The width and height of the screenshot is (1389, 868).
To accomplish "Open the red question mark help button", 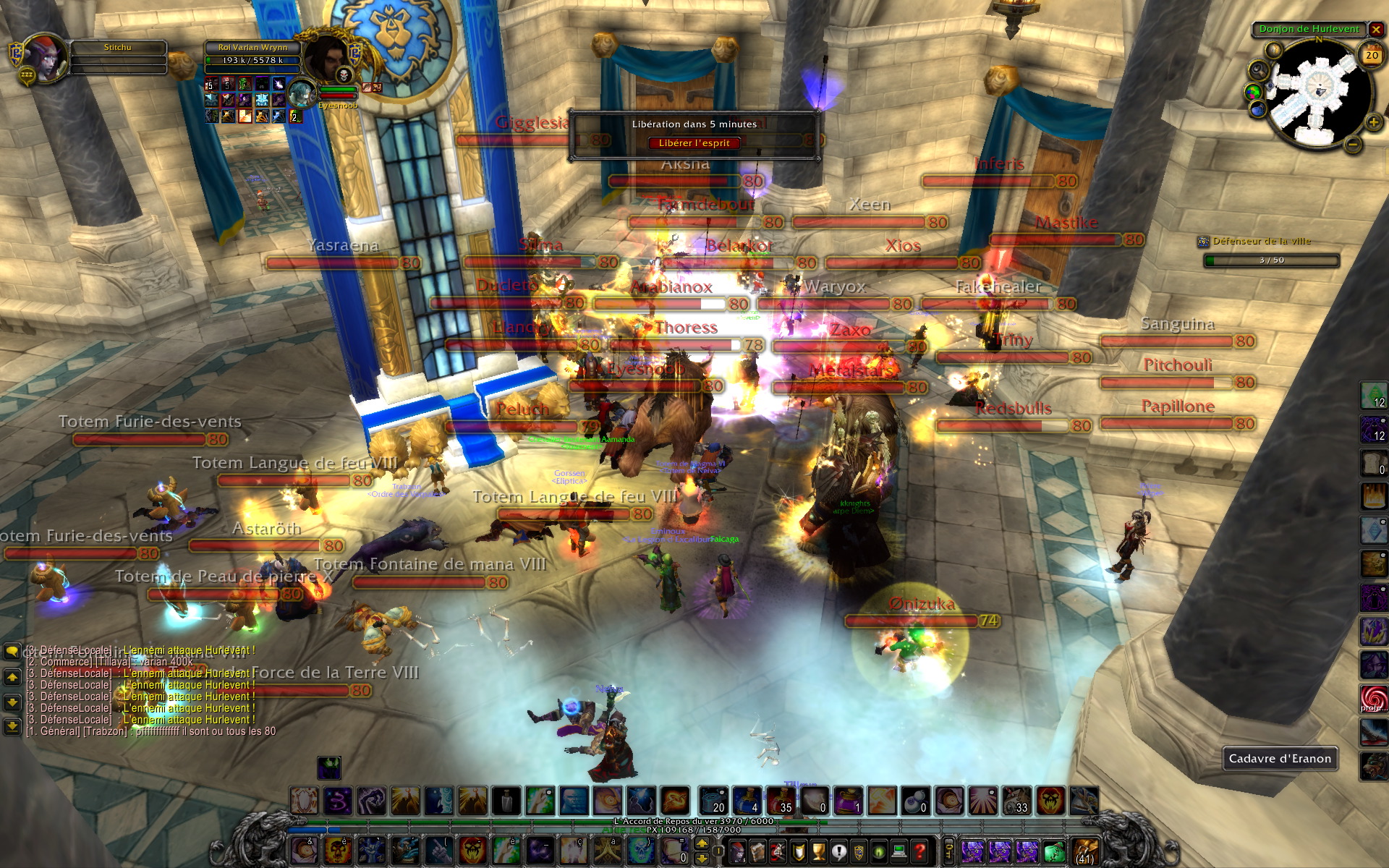I will coord(919,851).
